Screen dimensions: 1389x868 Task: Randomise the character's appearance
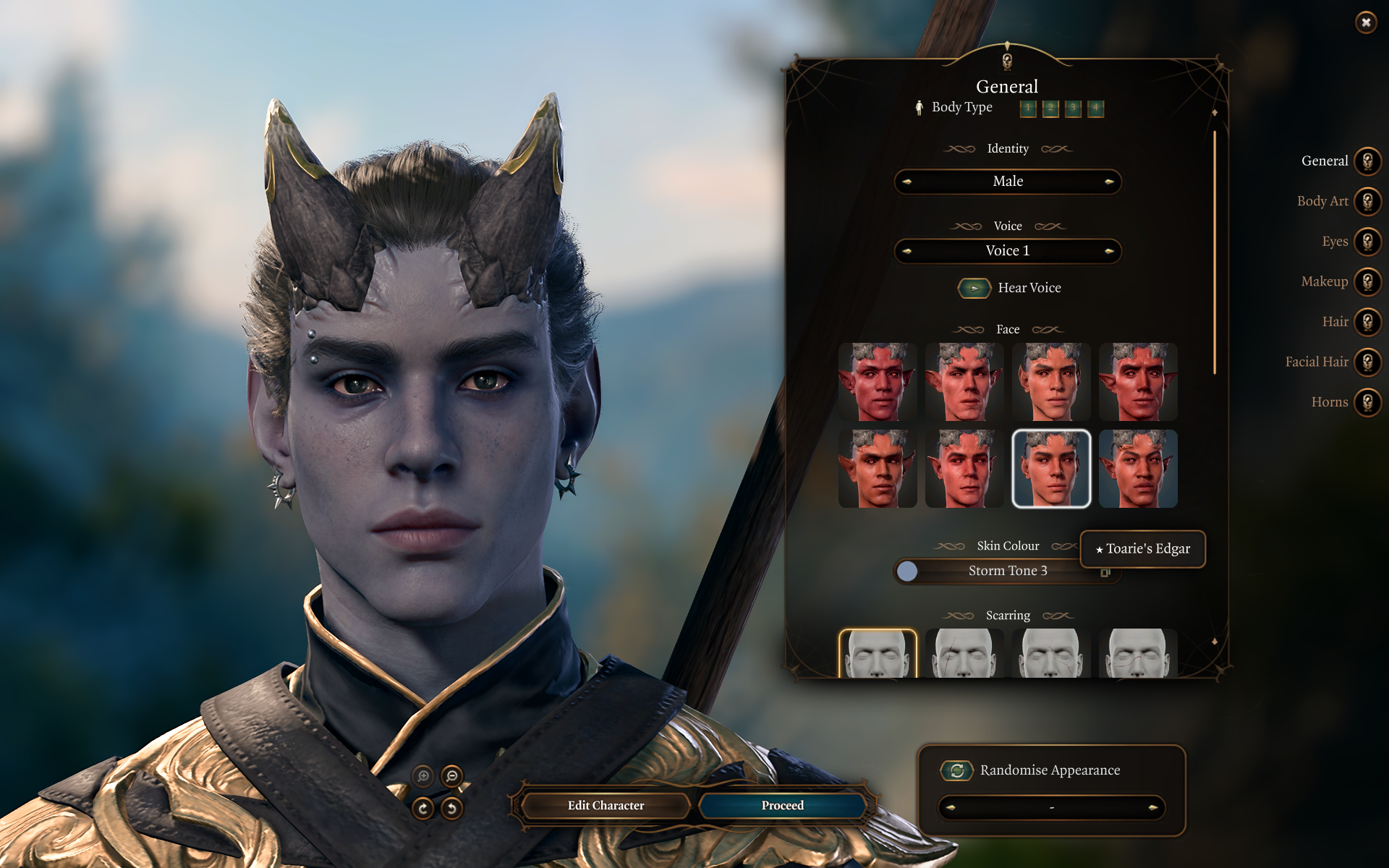pos(957,770)
